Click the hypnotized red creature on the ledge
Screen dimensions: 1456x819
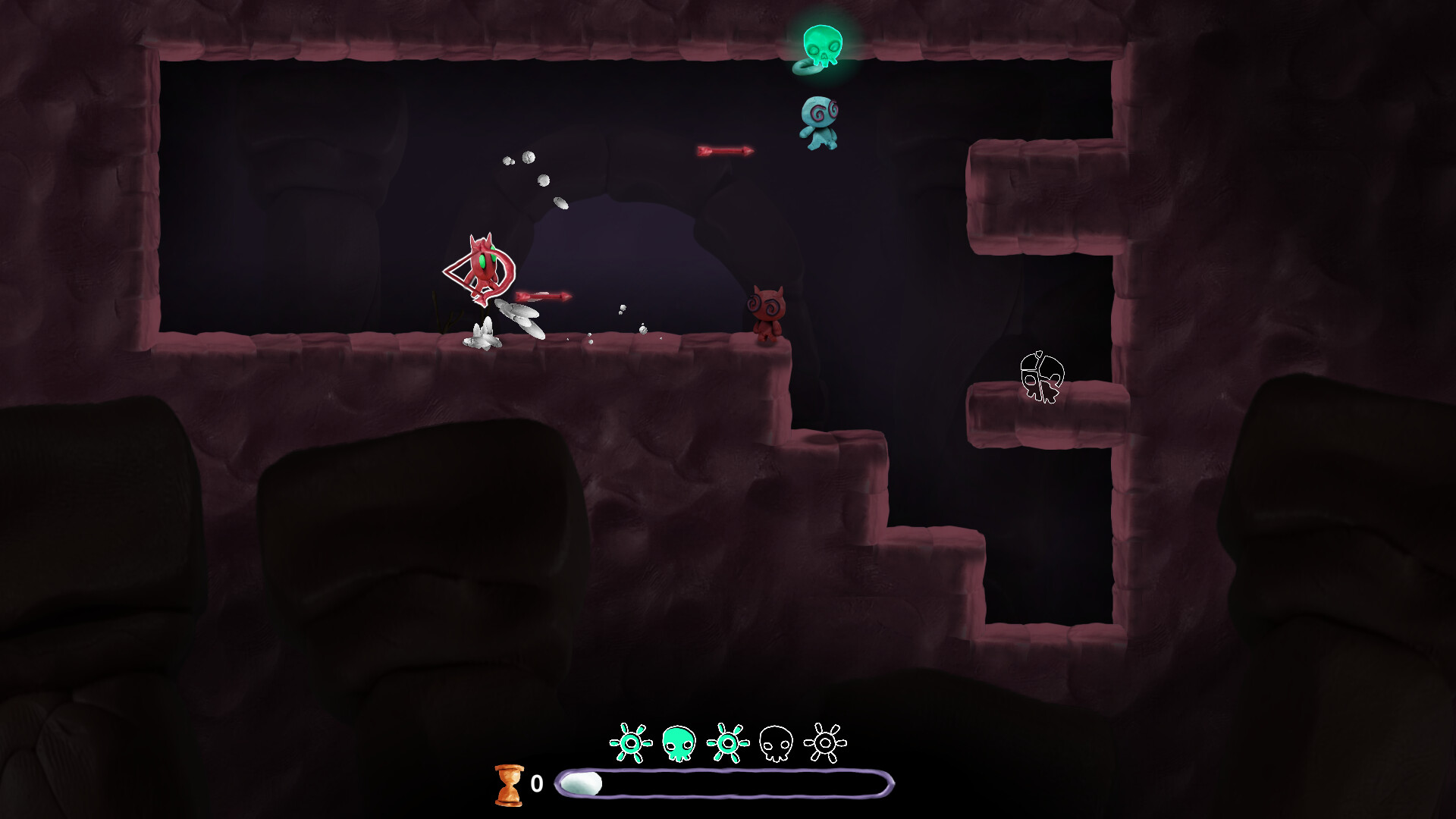click(x=767, y=311)
